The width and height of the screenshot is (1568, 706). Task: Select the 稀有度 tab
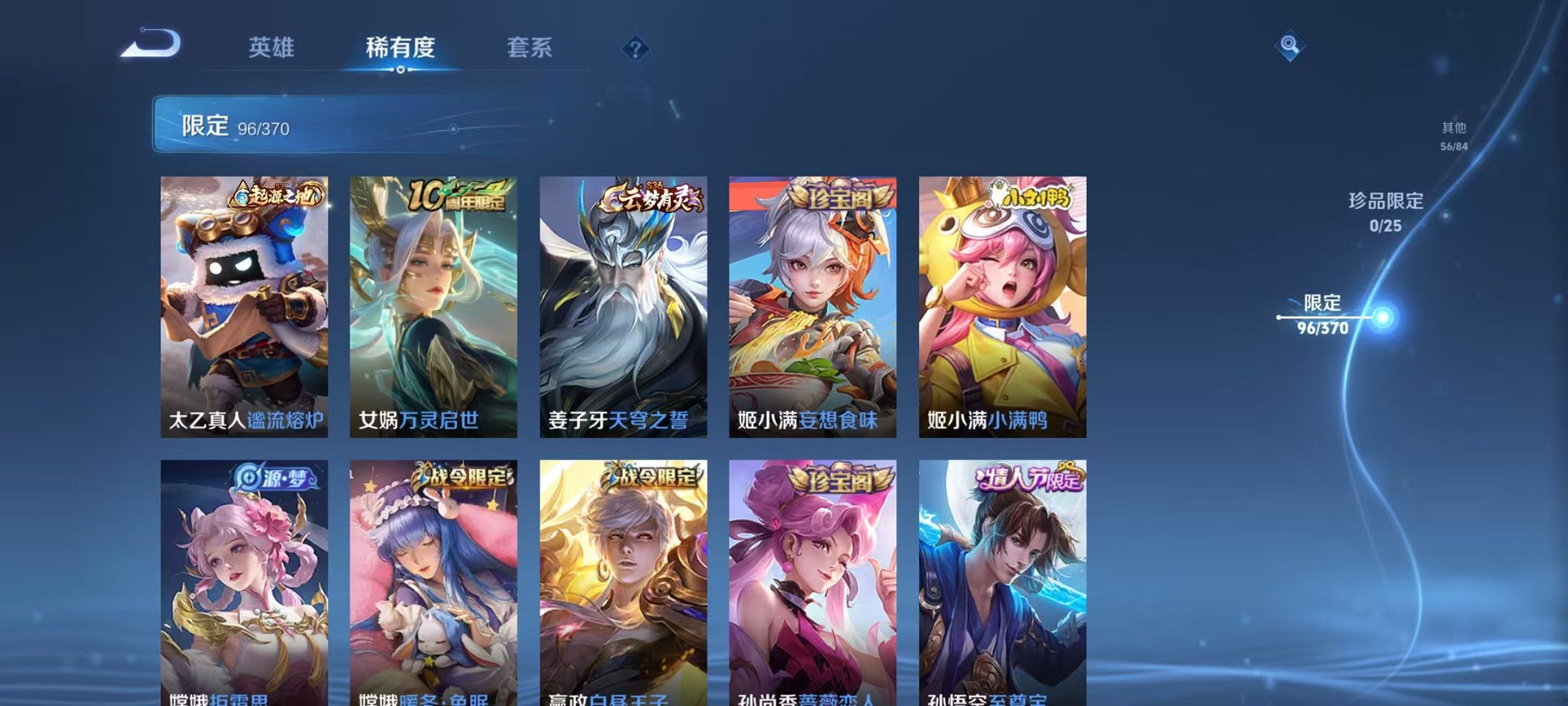[400, 46]
